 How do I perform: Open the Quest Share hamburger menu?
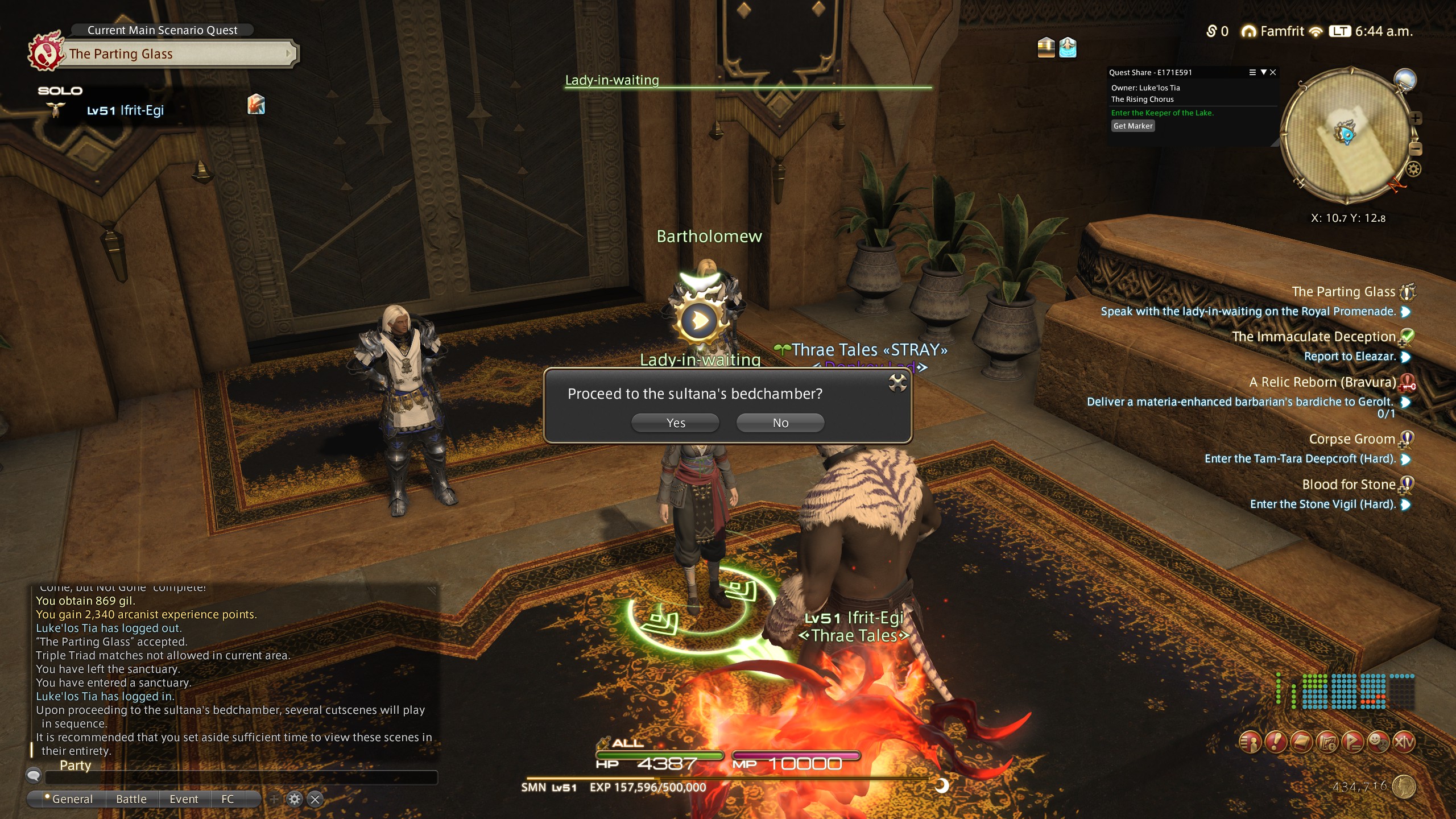pyautogui.click(x=1252, y=72)
